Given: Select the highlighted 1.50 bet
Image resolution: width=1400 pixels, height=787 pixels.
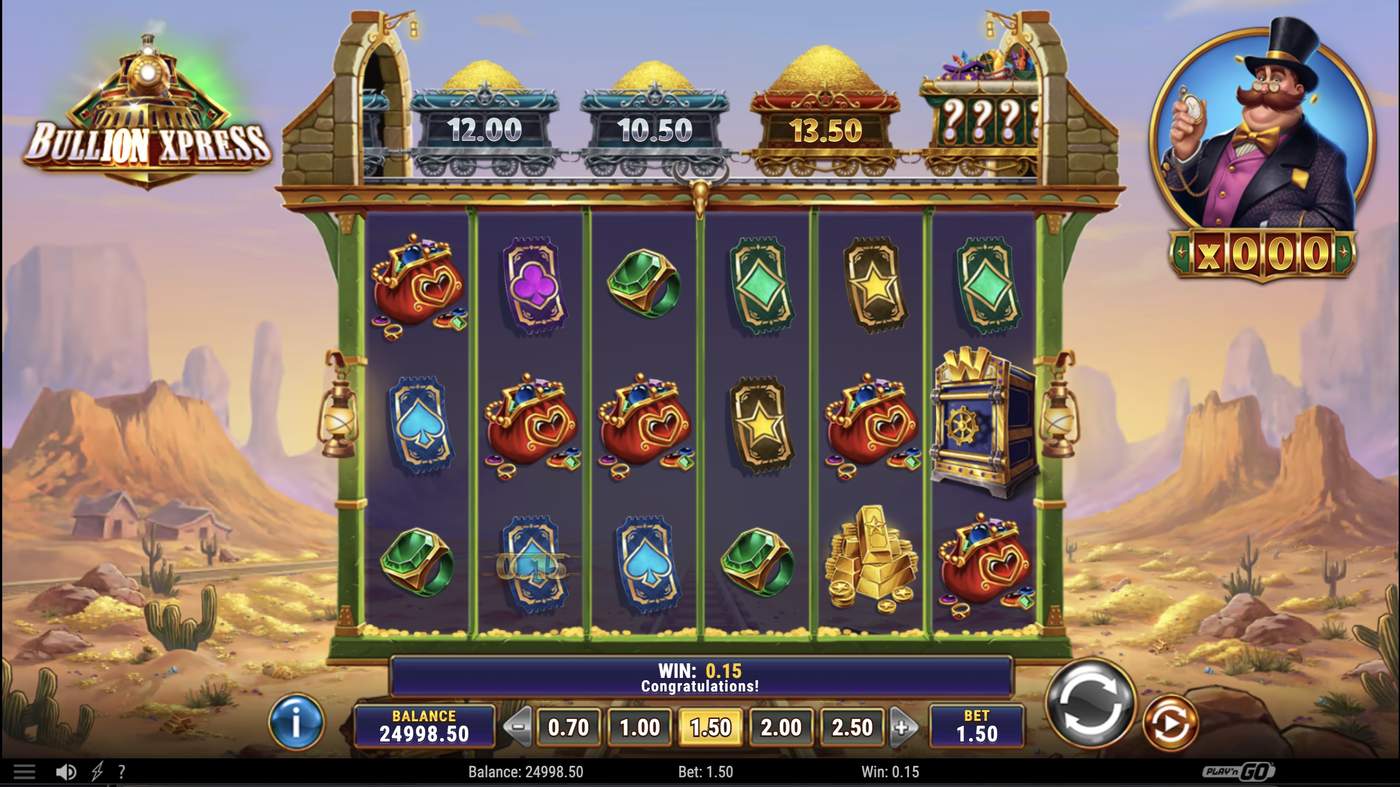Looking at the screenshot, I should click(x=711, y=727).
